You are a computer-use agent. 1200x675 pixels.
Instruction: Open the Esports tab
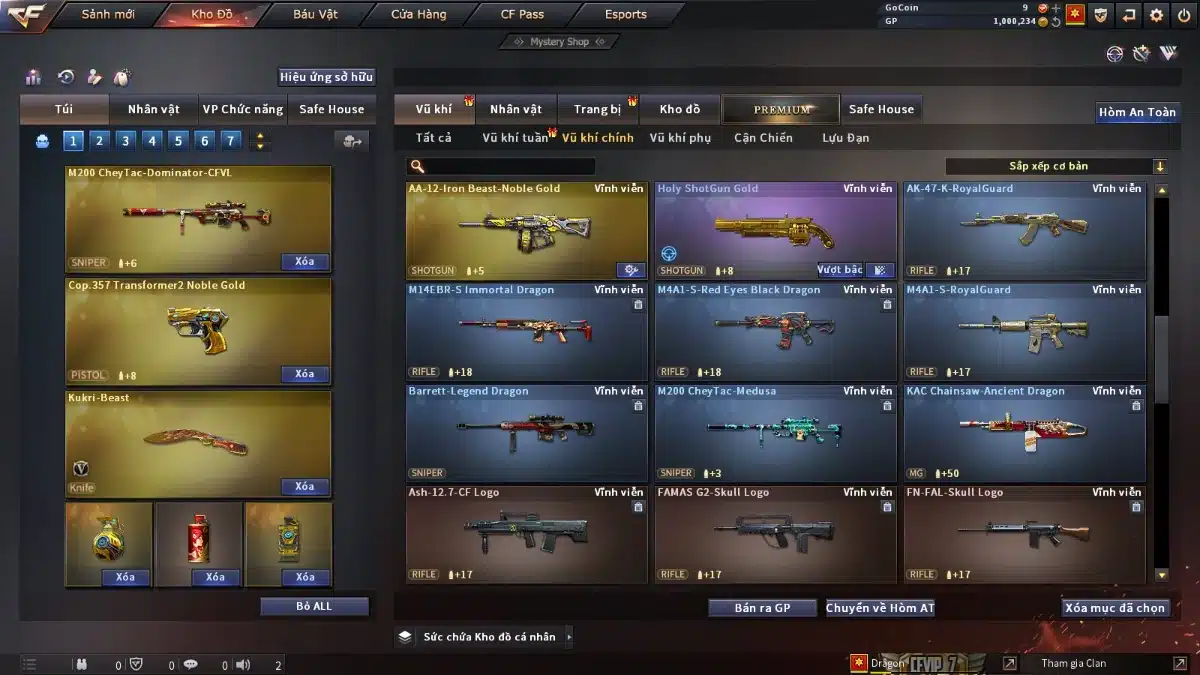pyautogui.click(x=625, y=15)
